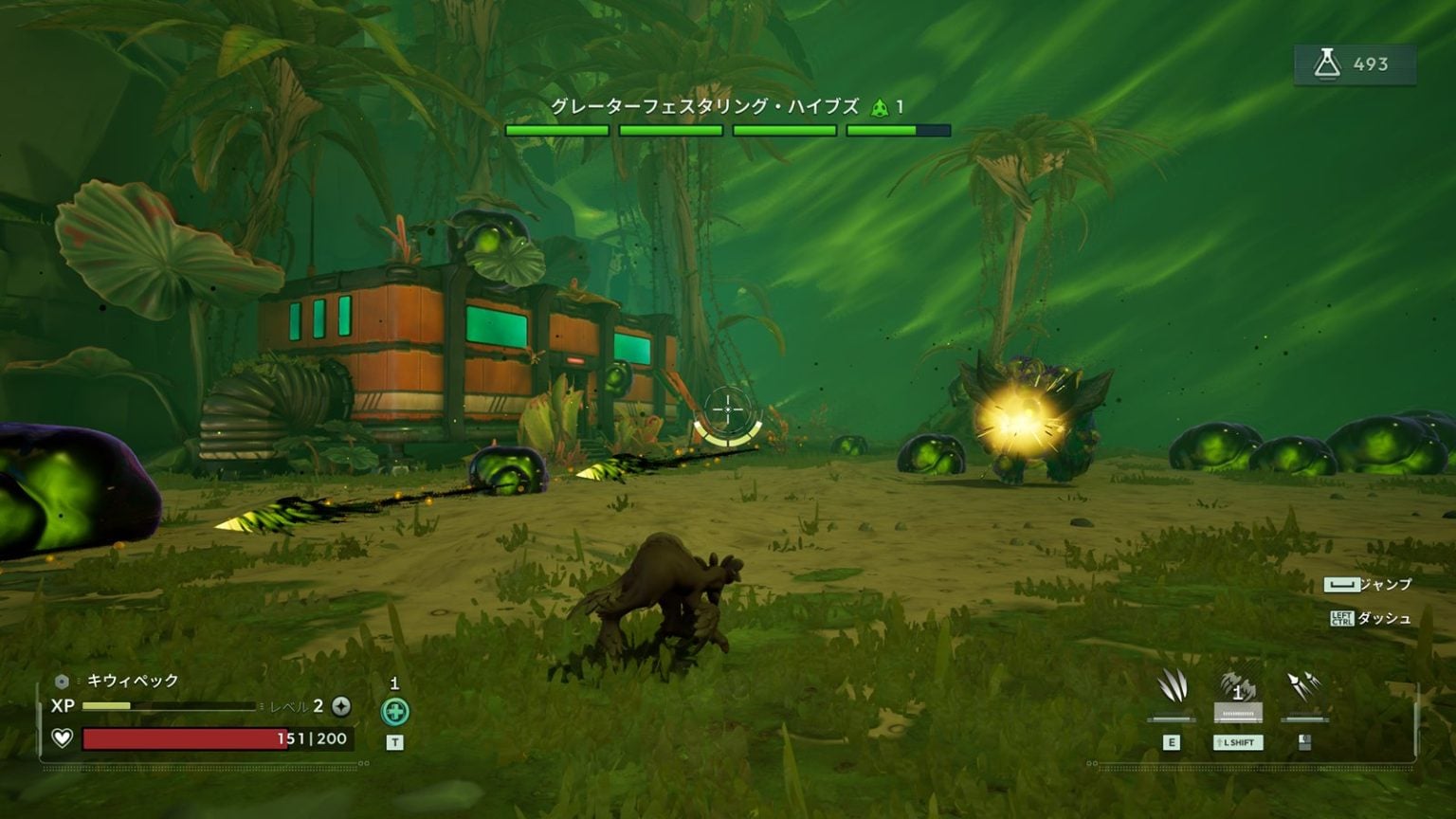
Task: Click the creature icon next to the boss name
Action: 881,107
